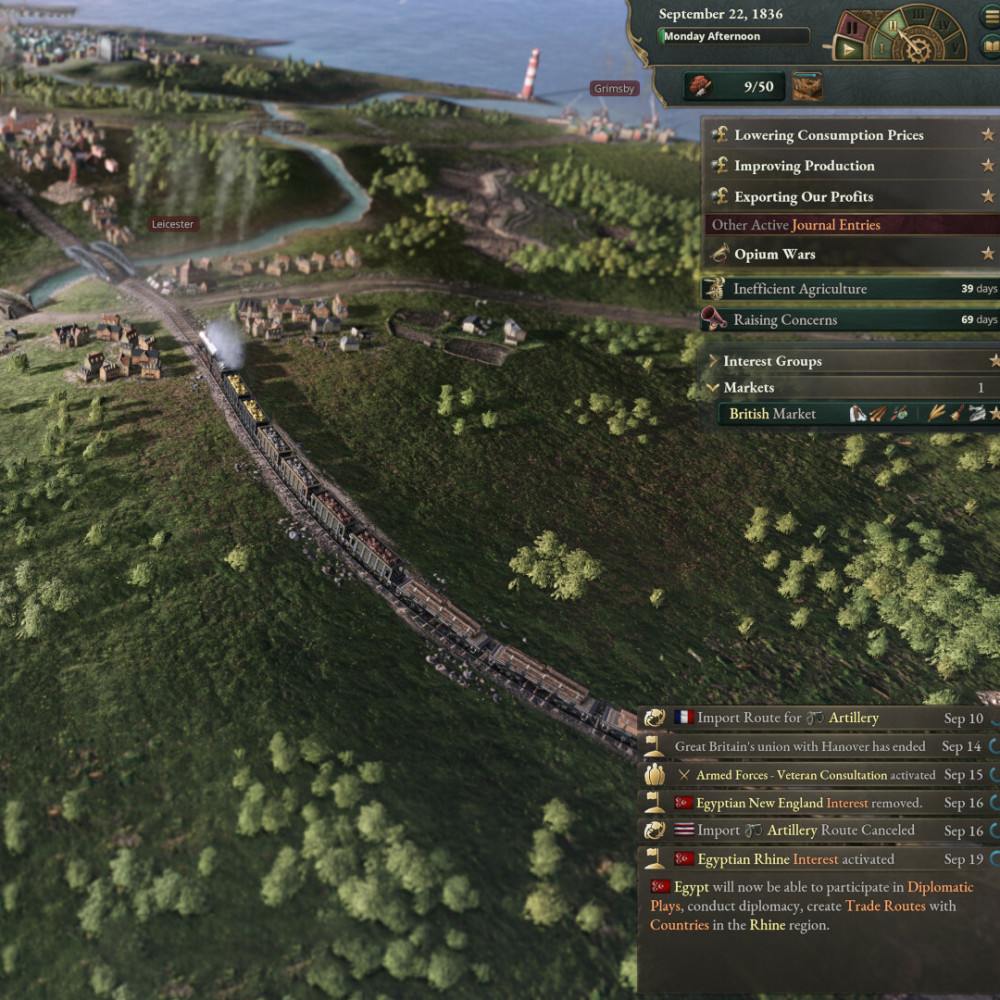Viewport: 1000px width, 1000px height.
Task: Open the British Market entry
Action: coord(772,414)
